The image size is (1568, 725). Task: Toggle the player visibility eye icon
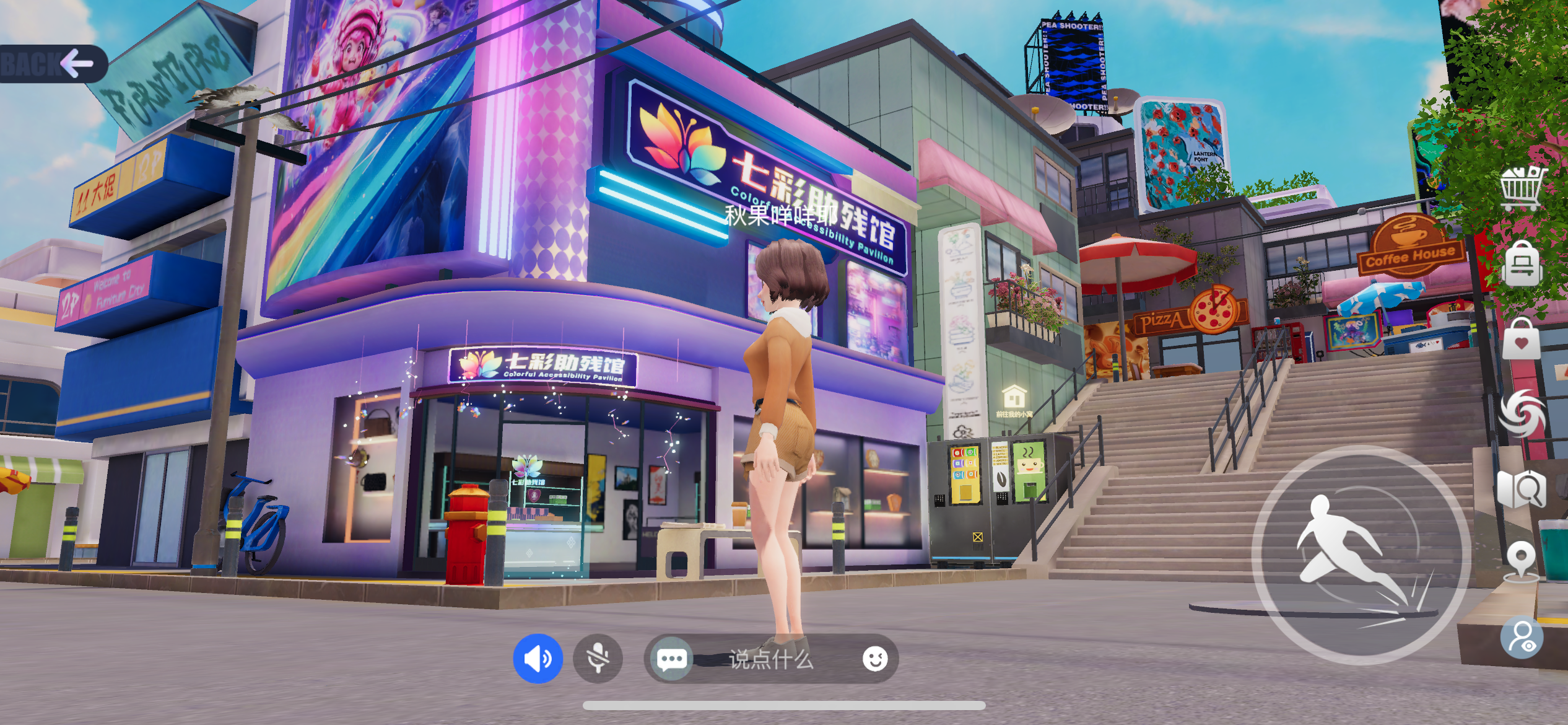click(1522, 637)
